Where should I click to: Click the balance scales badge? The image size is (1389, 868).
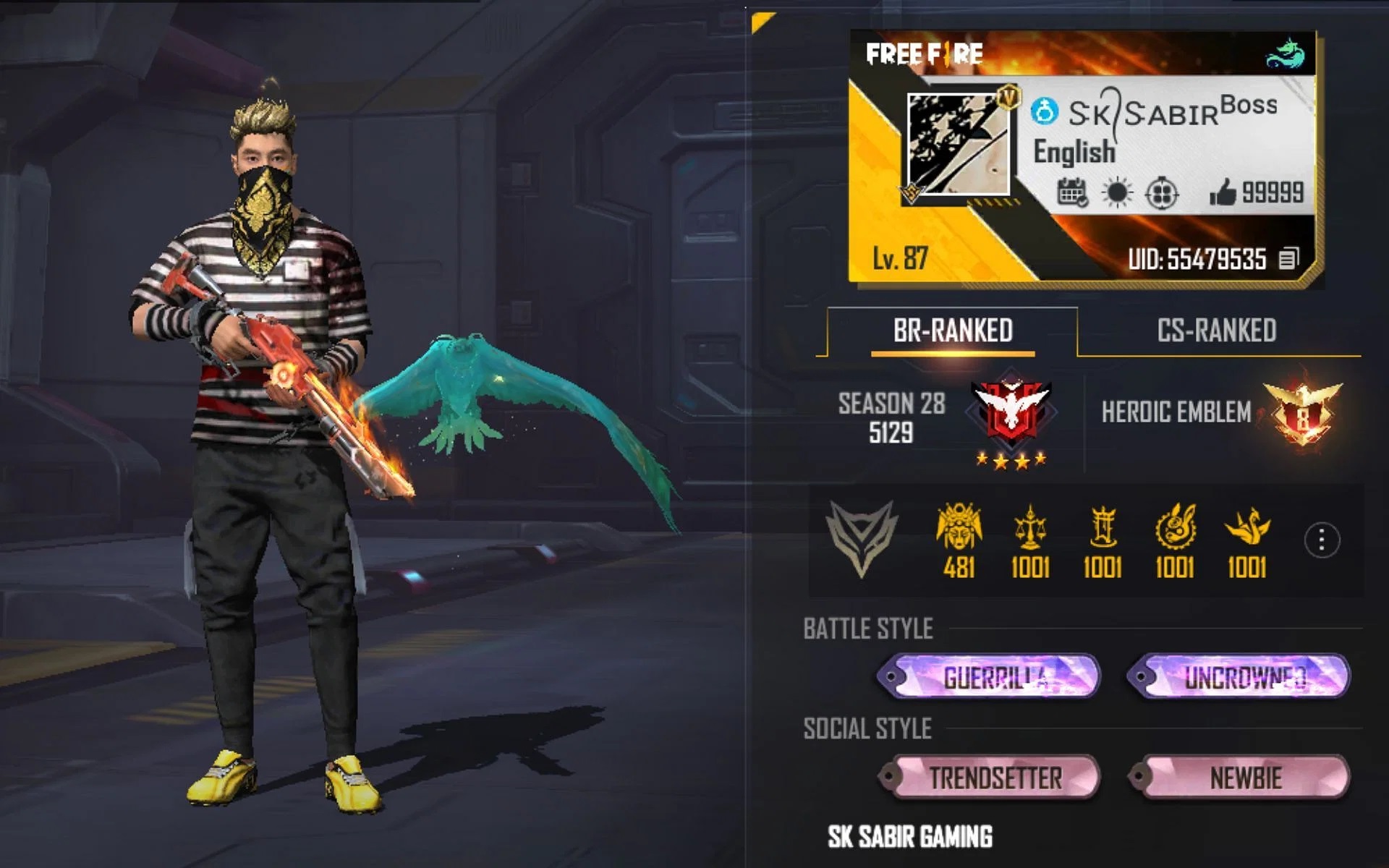[1030, 540]
